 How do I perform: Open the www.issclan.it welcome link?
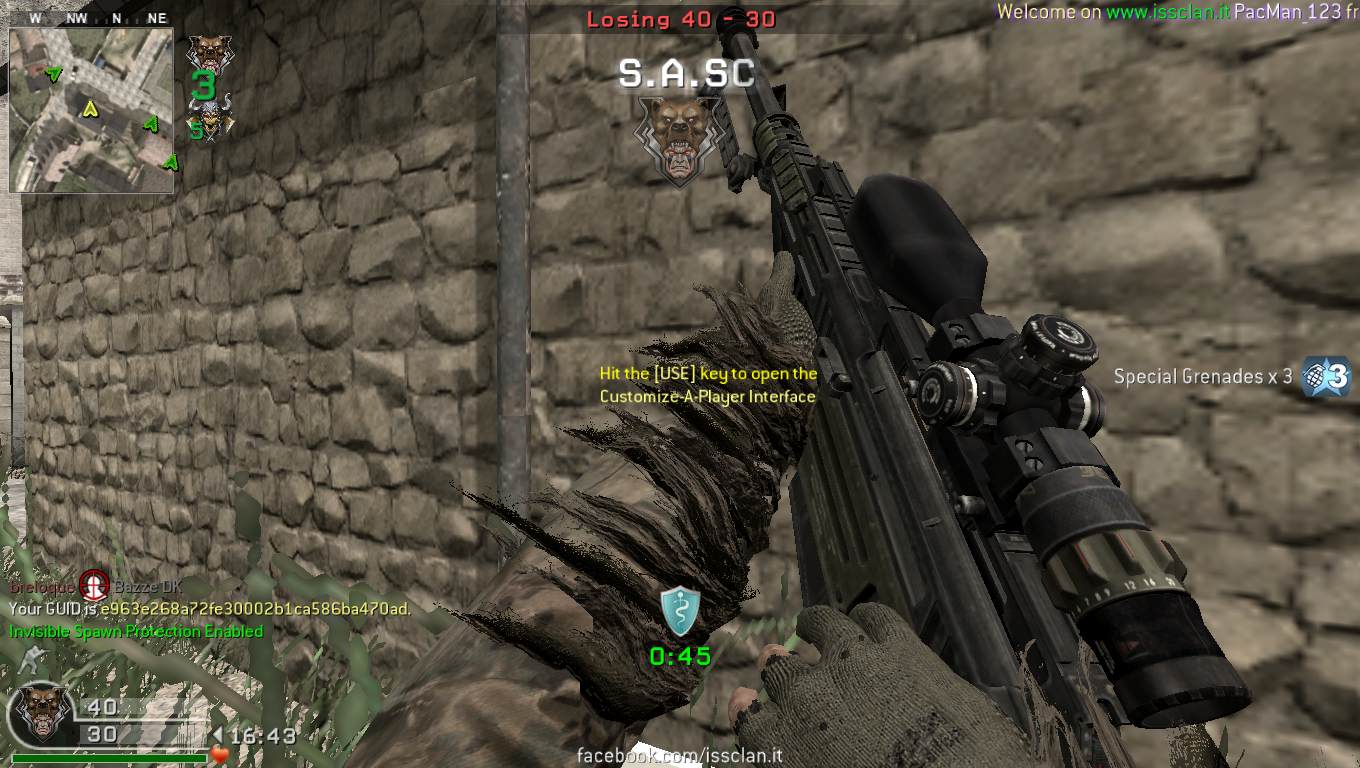coord(1167,12)
